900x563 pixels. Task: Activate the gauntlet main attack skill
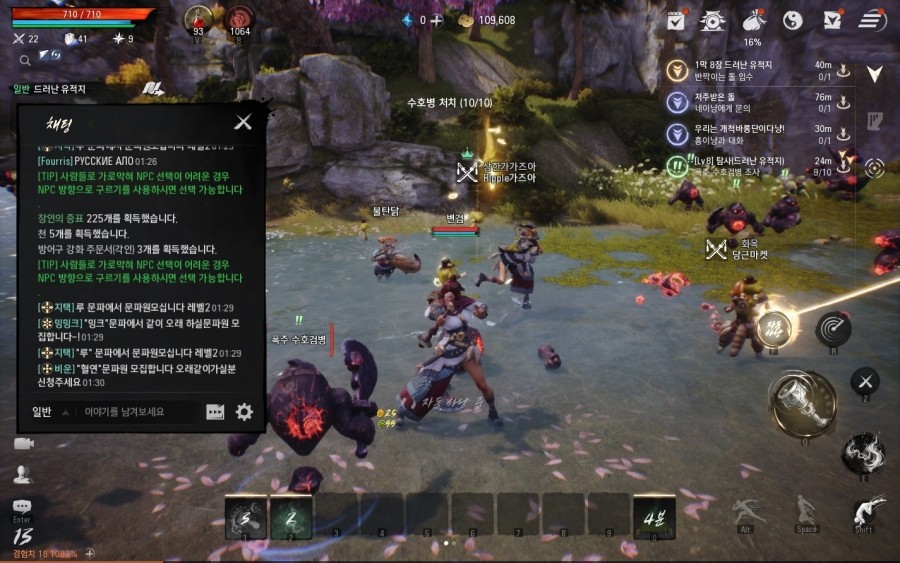click(802, 403)
